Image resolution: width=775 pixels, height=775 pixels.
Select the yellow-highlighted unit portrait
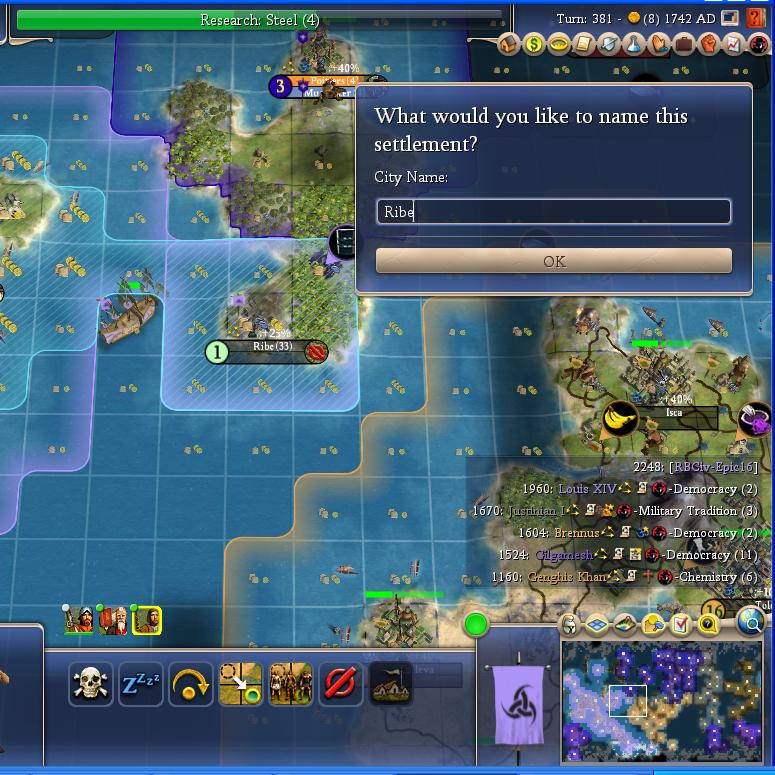tap(147, 621)
